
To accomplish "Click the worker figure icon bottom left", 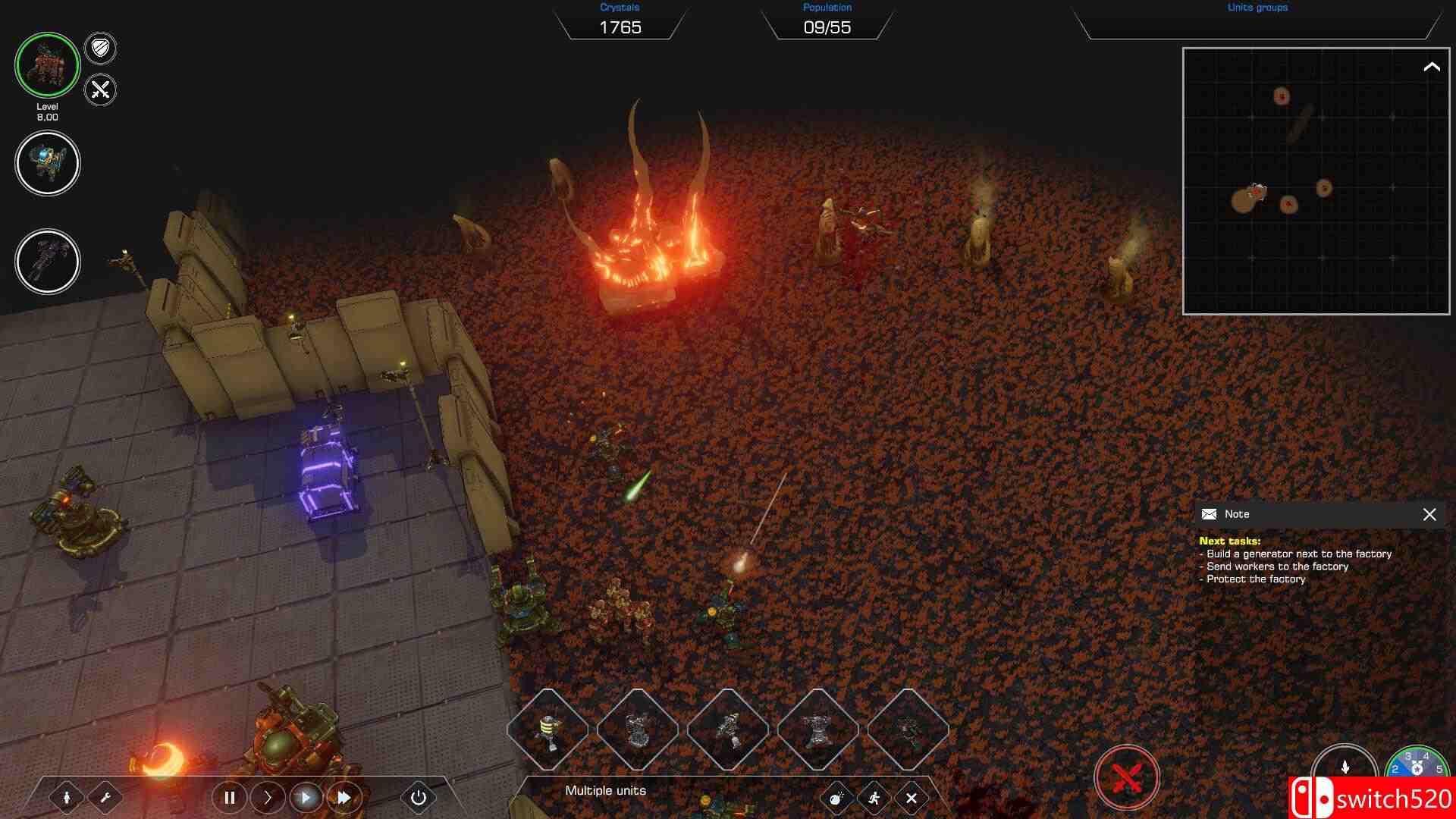I will (68, 798).
